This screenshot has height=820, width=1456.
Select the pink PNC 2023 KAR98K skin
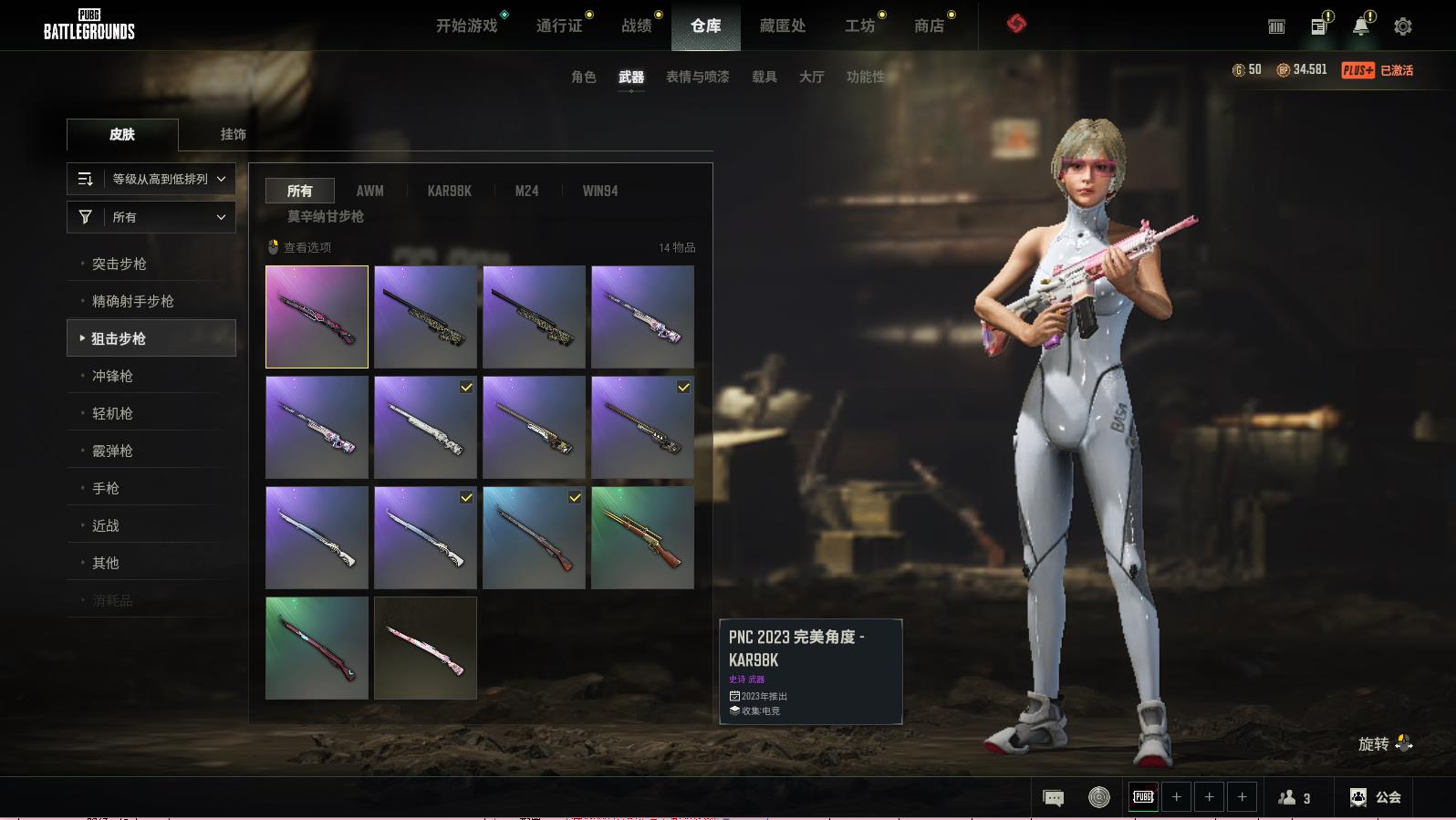(x=317, y=317)
